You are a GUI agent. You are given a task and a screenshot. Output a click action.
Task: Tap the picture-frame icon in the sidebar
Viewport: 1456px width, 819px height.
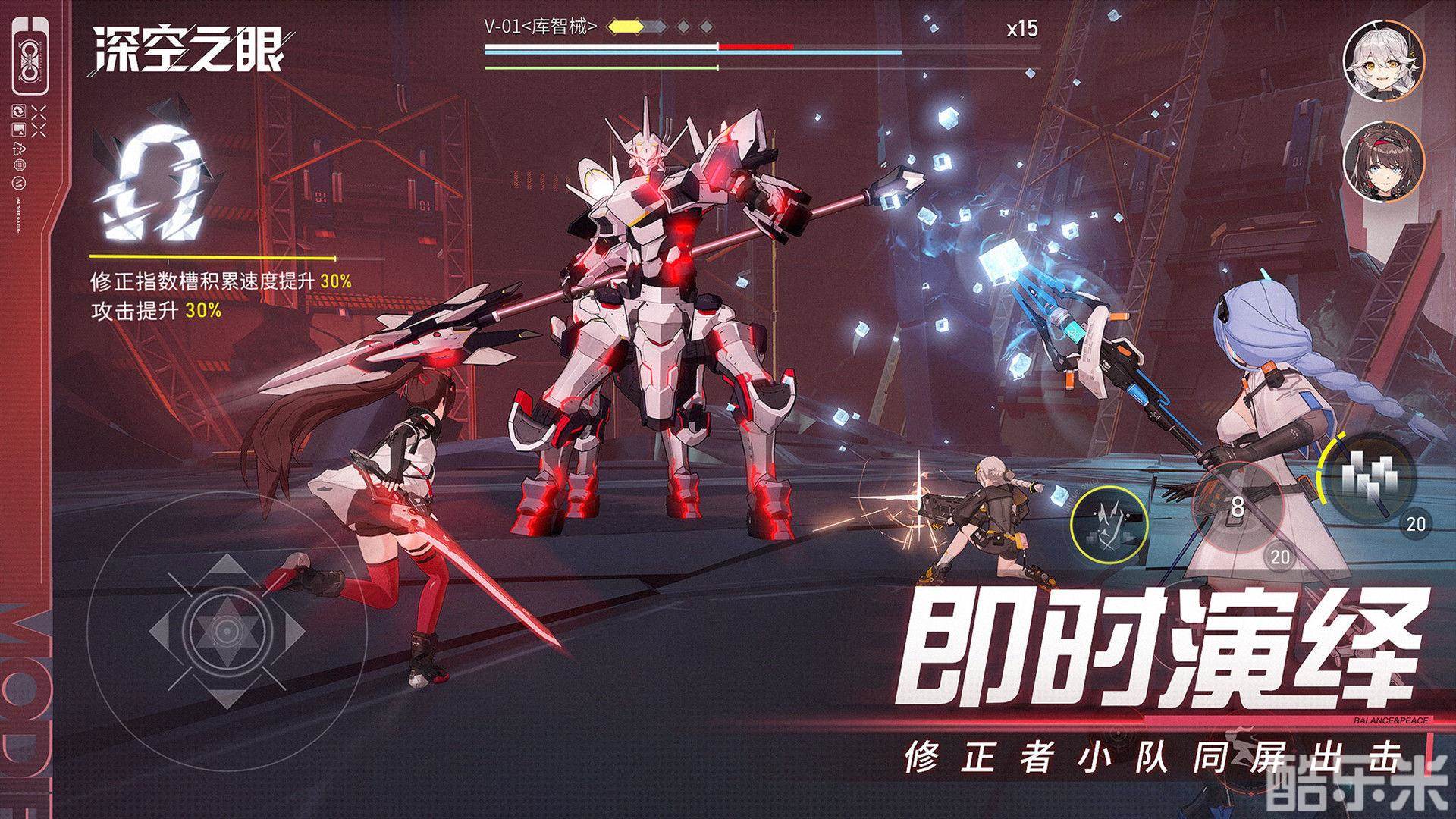[18, 129]
